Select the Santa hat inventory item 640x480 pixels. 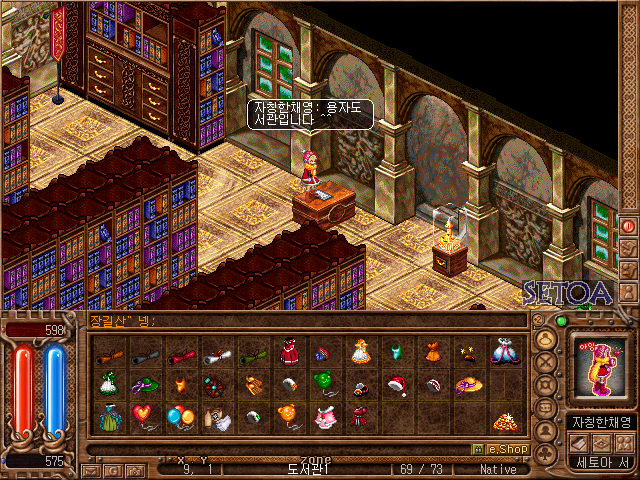[x=396, y=385]
